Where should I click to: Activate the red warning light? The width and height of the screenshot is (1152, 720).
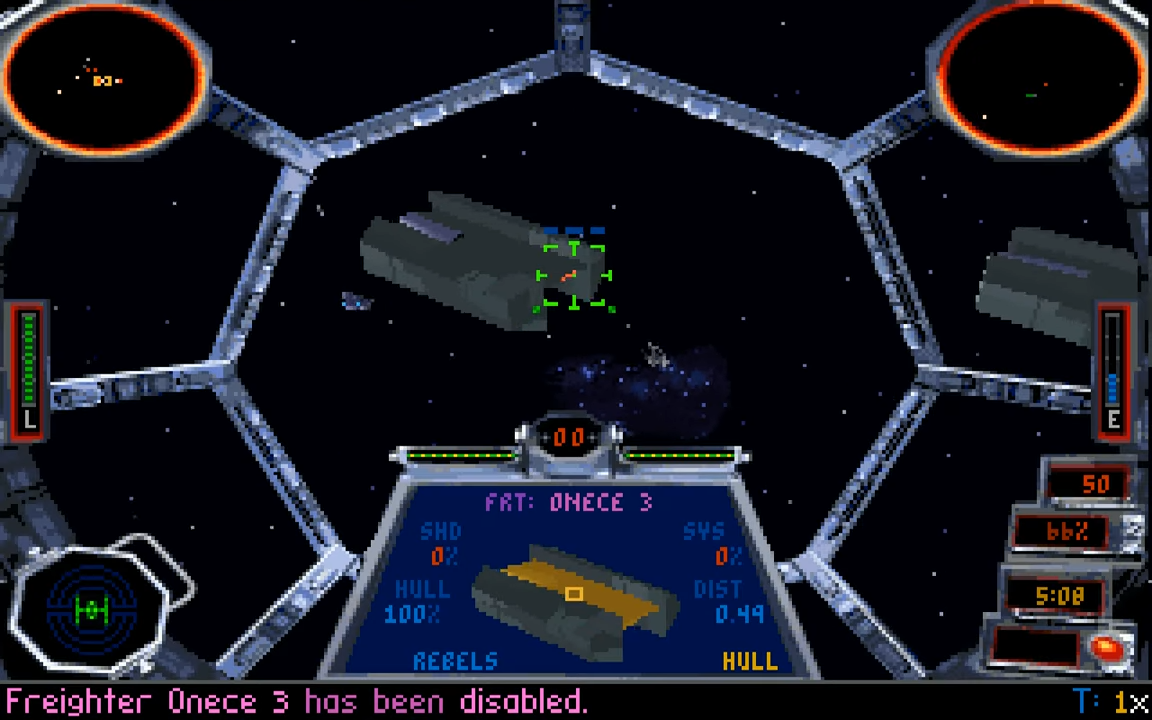(x=1108, y=649)
